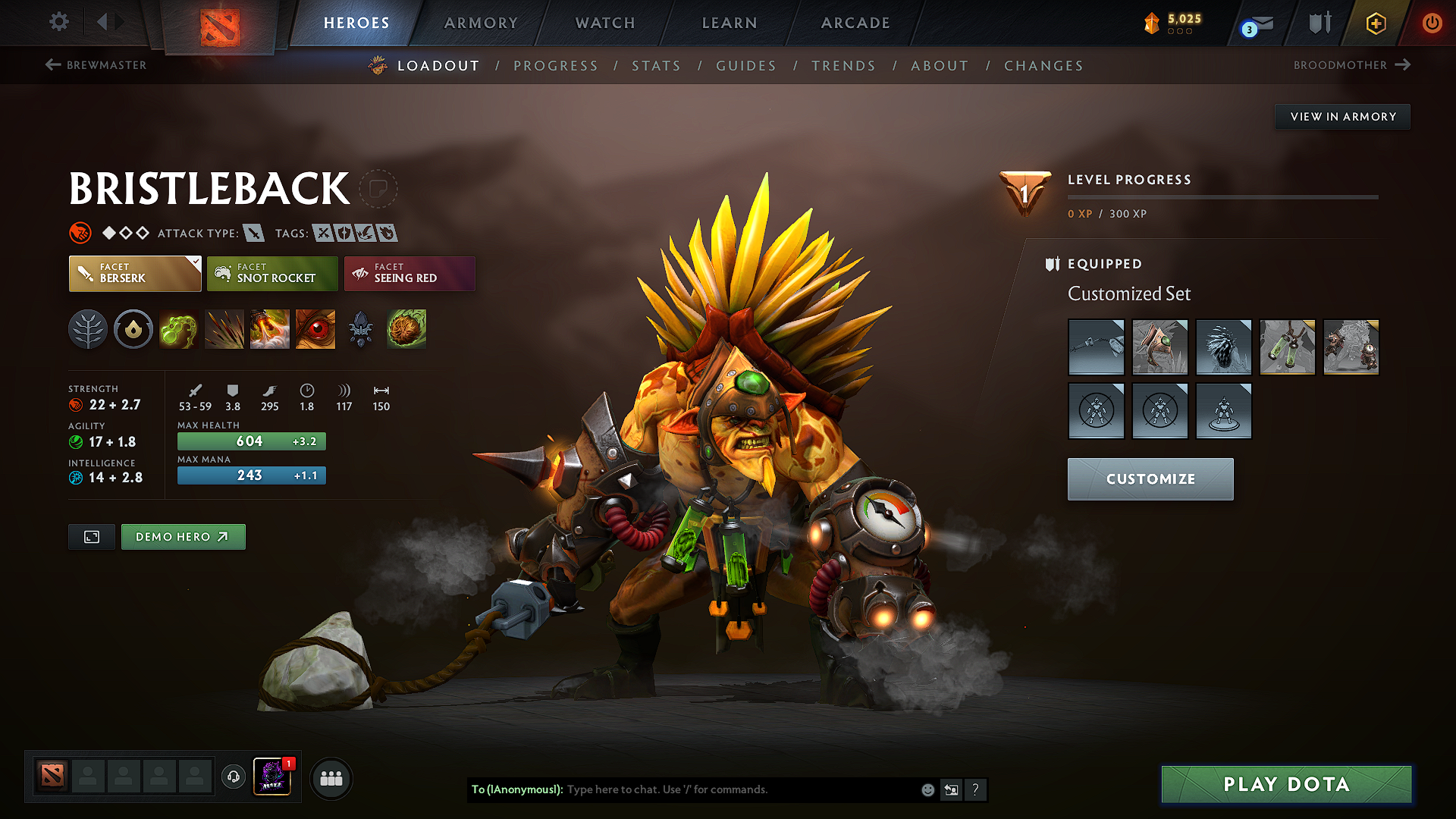Open the hero talent tree icon
The image size is (1456, 819).
pyautogui.click(x=88, y=329)
